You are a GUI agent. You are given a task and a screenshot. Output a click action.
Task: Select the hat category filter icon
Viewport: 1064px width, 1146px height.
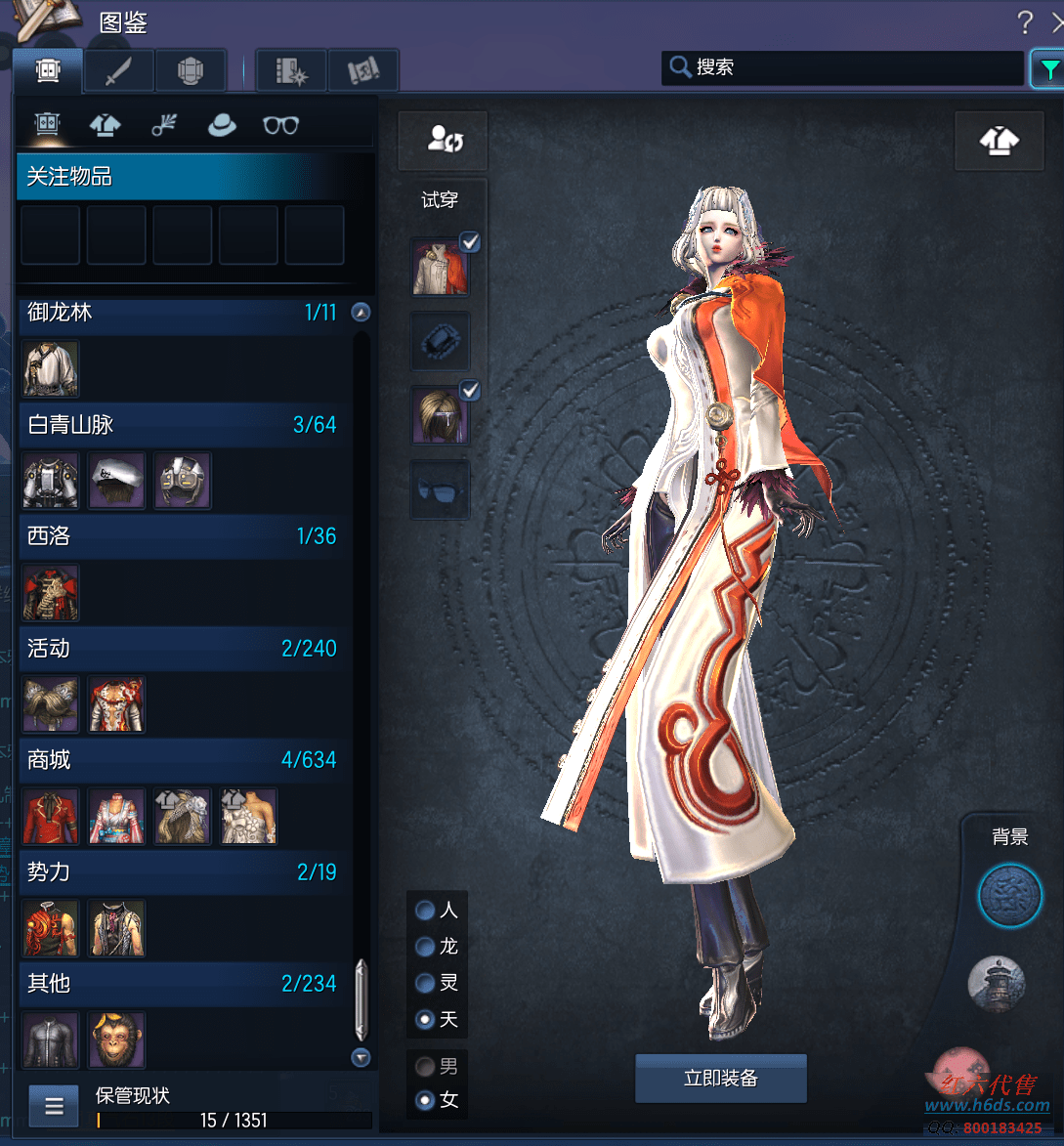point(222,125)
